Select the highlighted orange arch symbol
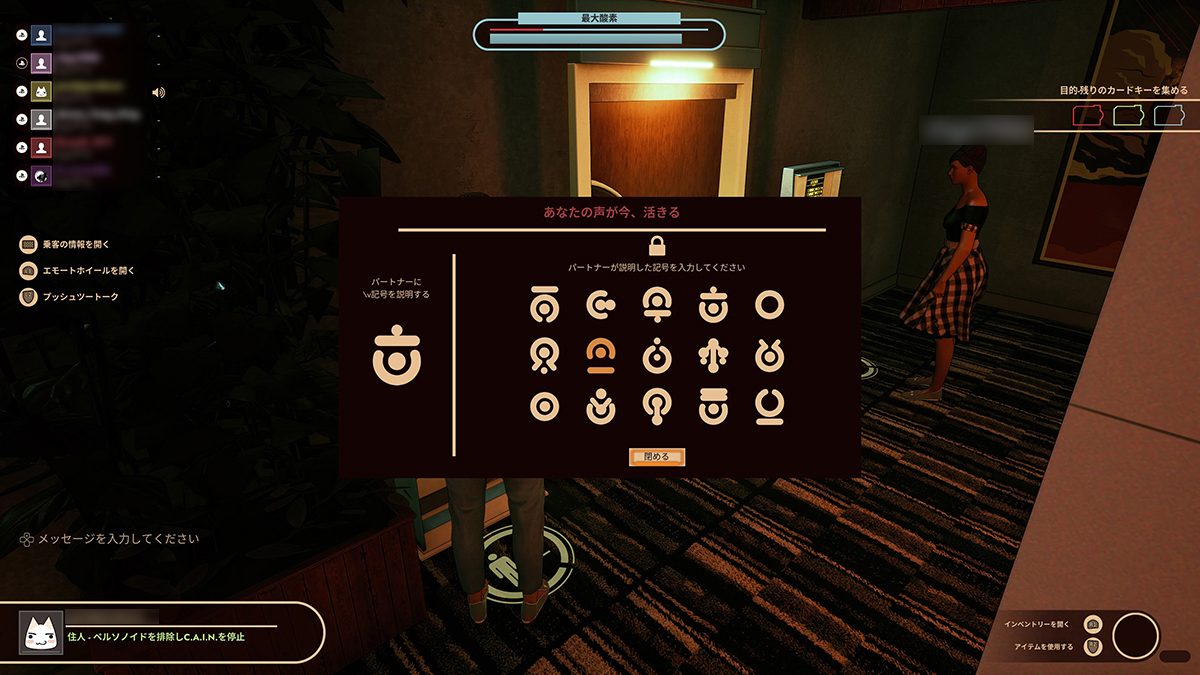1200x675 pixels. [x=600, y=354]
